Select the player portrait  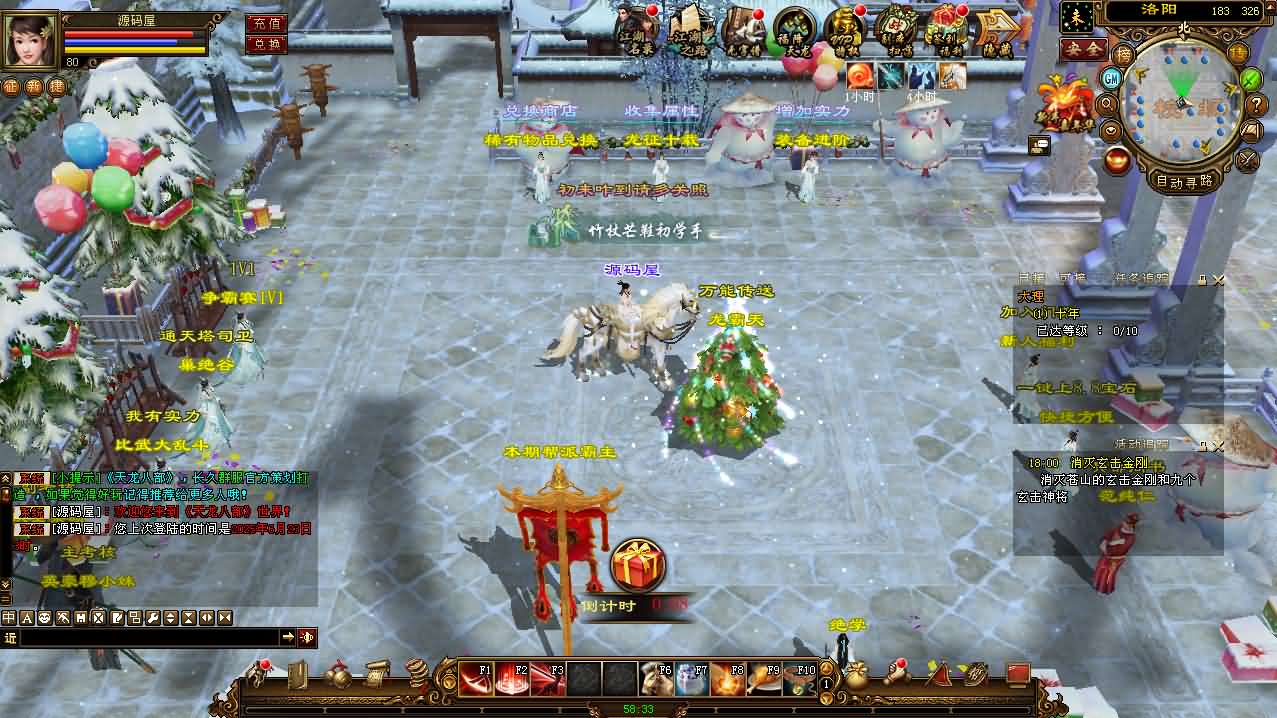click(30, 39)
